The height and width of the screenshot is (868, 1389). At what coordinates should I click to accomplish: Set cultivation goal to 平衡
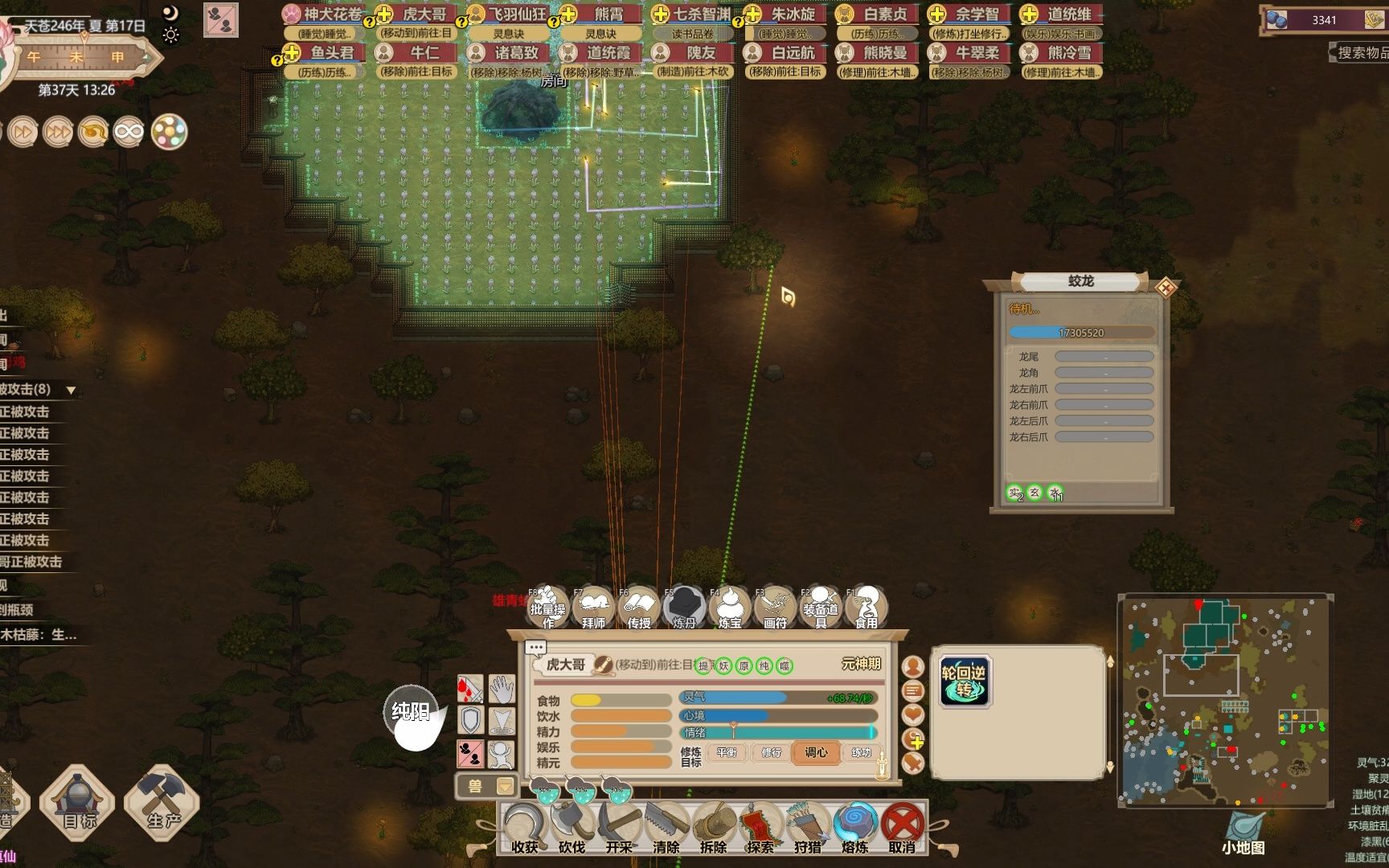pos(727,752)
